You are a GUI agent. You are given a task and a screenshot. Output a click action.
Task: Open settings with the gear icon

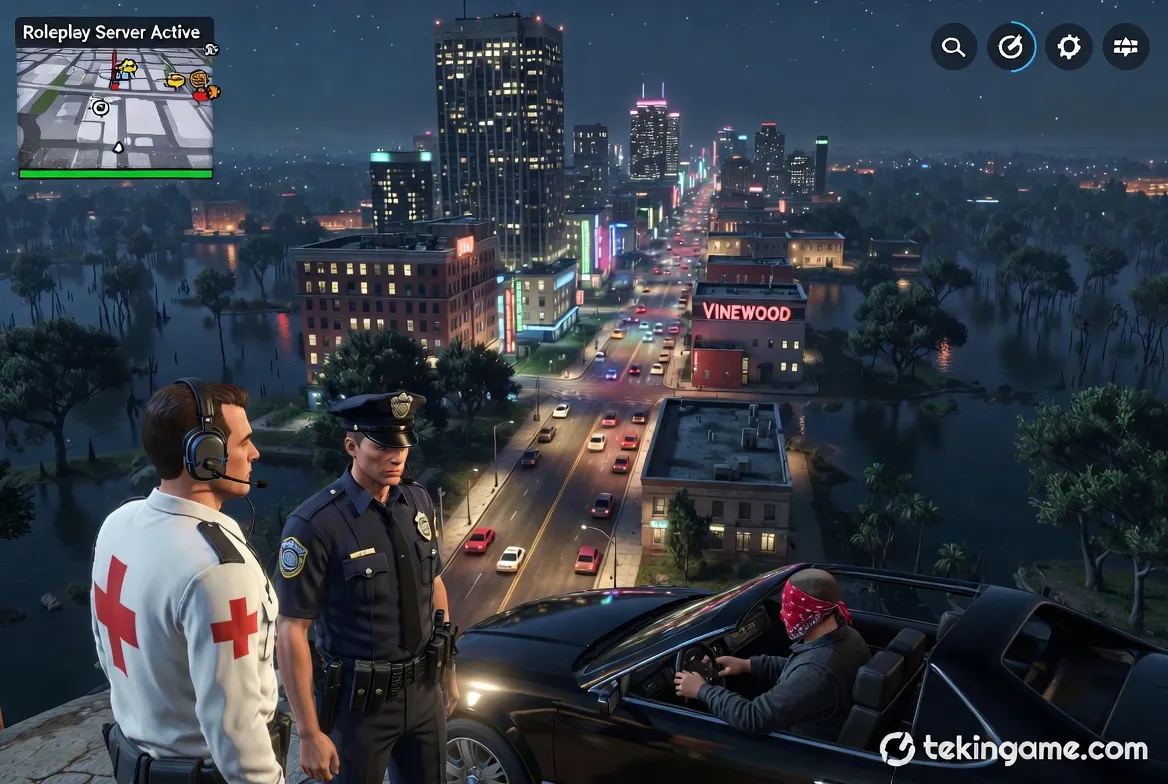[1068, 47]
